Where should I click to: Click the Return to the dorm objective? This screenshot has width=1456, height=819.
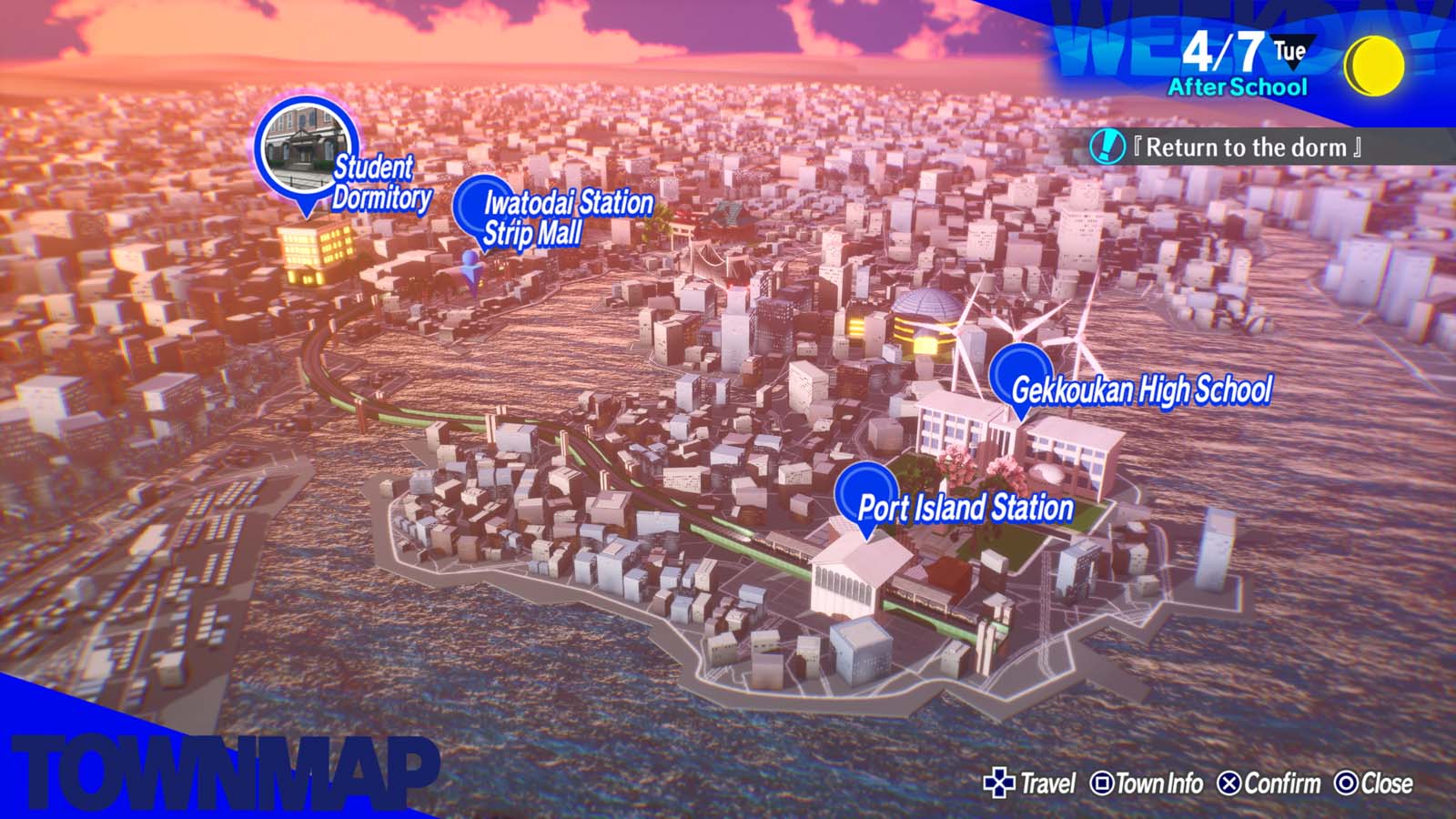[1247, 146]
